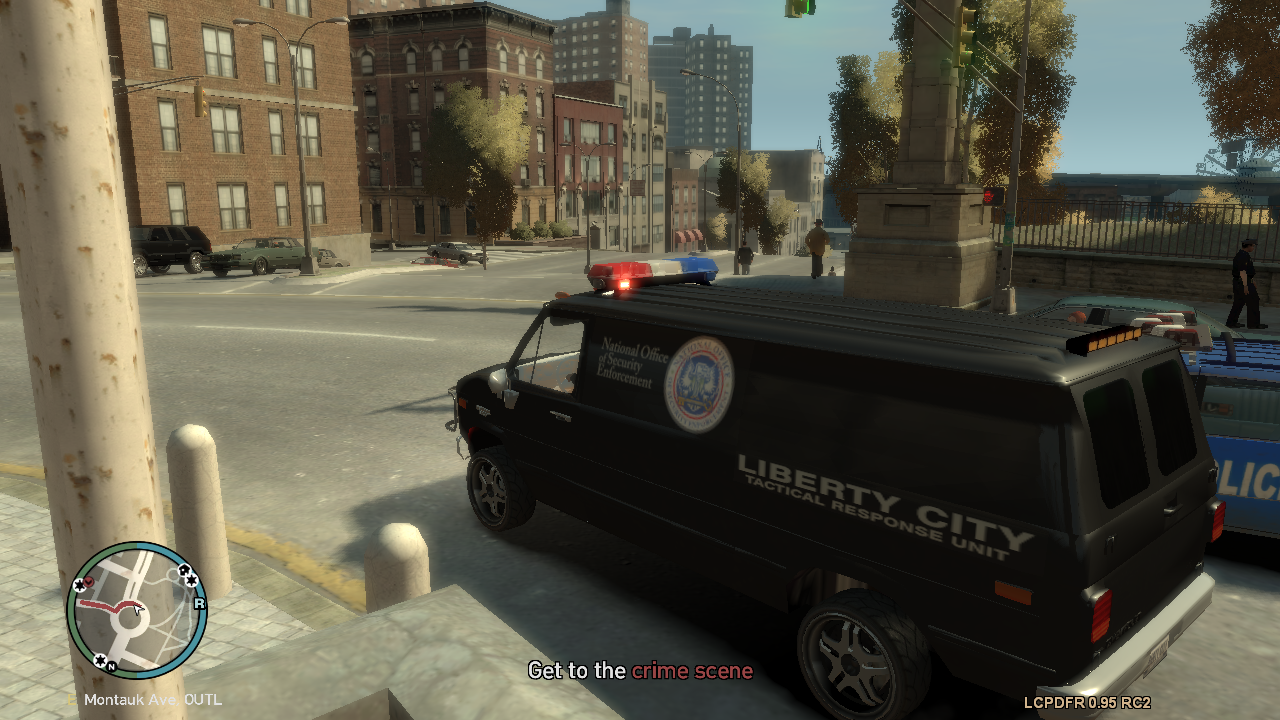Click the R blip on minimap edge

point(199,603)
